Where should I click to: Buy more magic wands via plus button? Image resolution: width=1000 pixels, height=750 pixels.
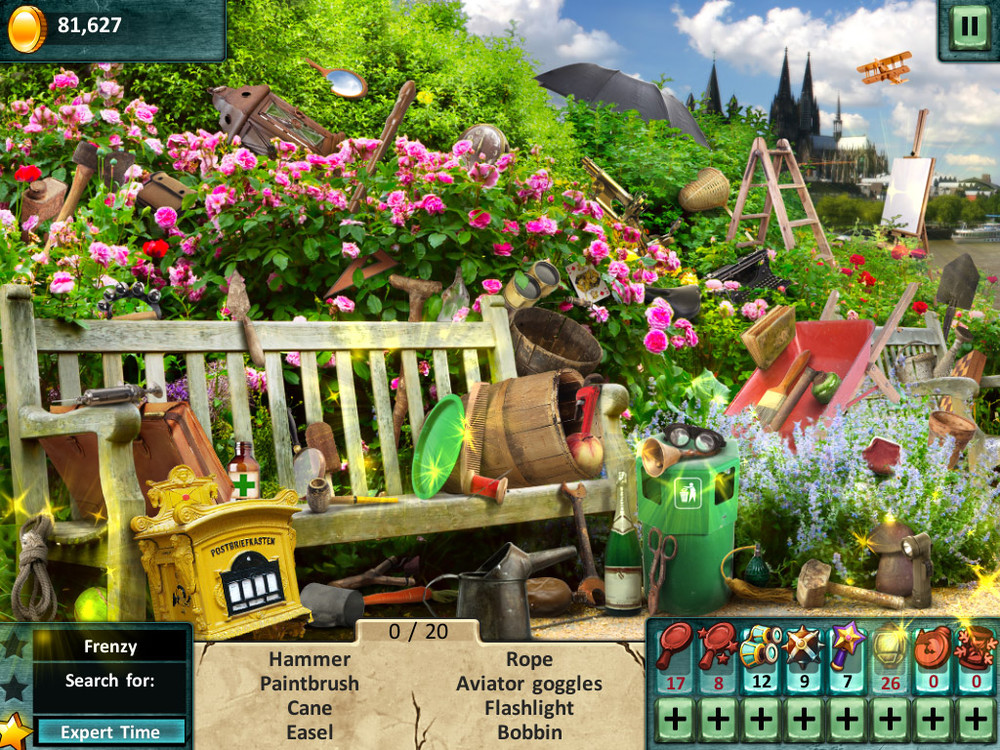click(x=846, y=719)
